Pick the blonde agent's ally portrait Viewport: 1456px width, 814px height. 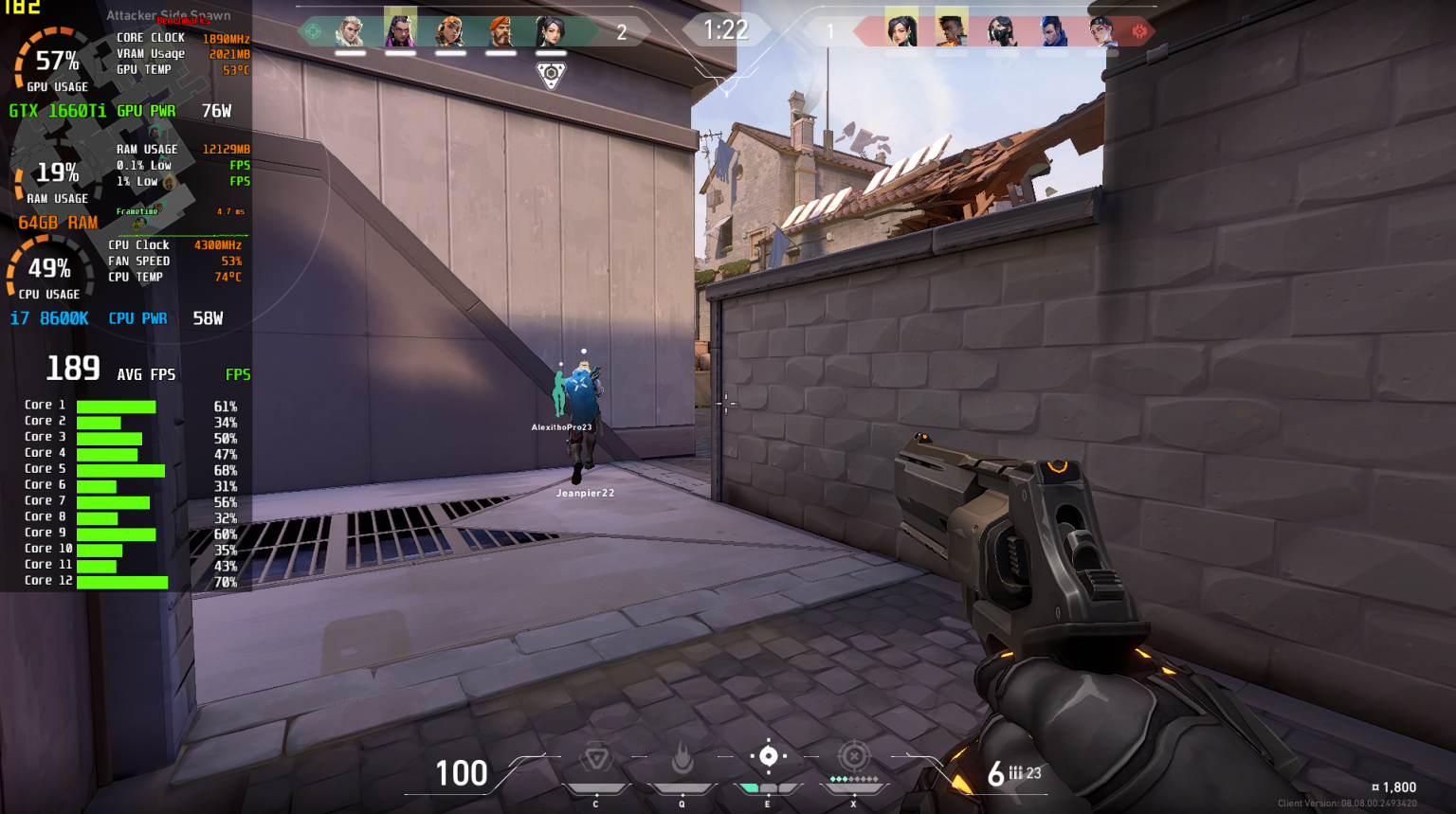tap(350, 31)
